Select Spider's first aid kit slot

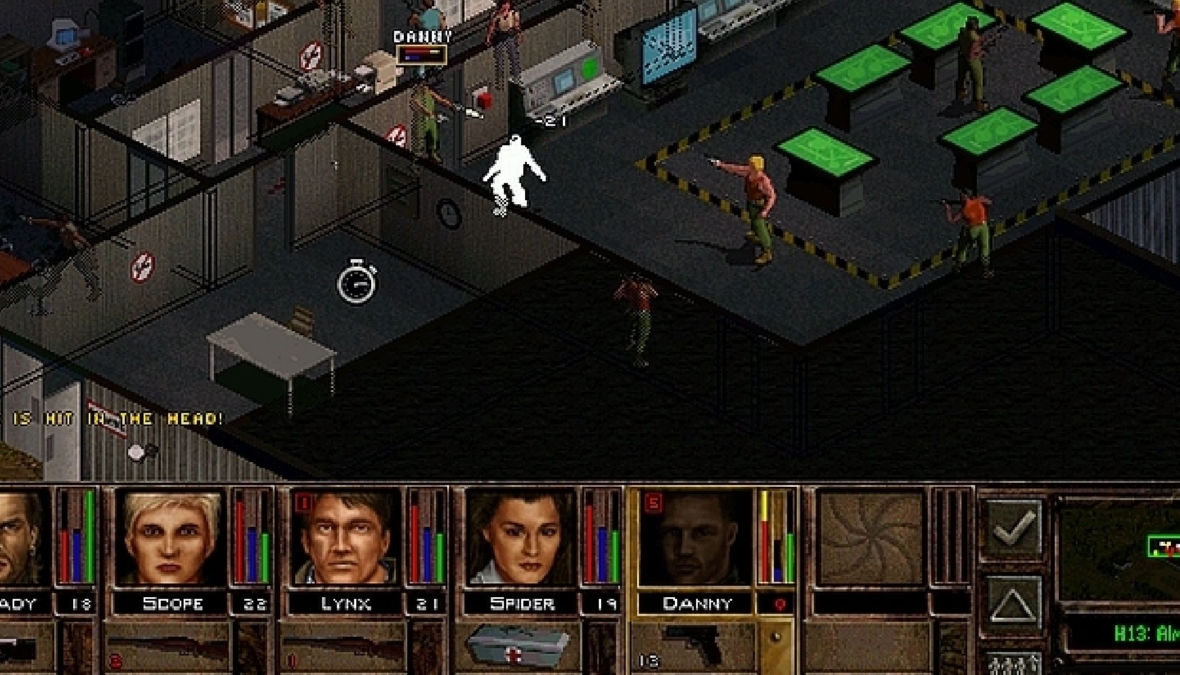click(518, 648)
